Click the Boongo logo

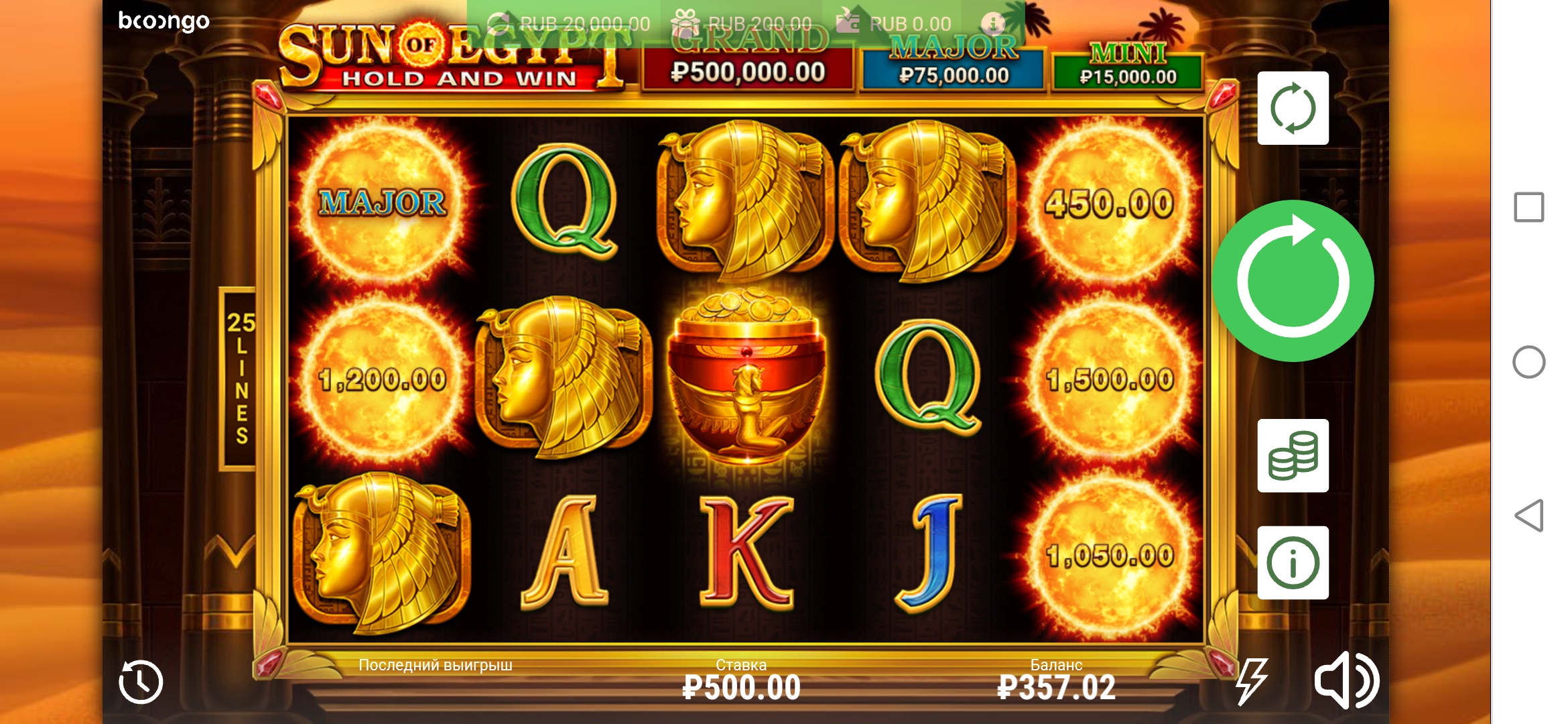click(164, 21)
